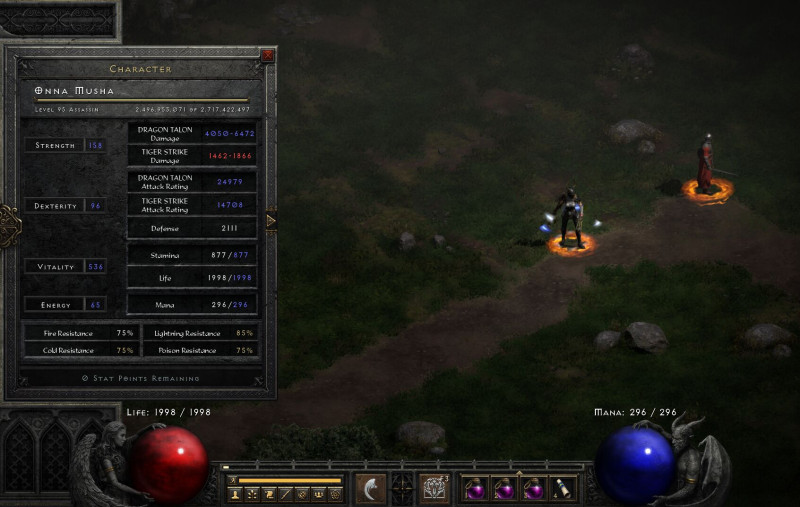This screenshot has width=800, height=507.
Task: Select the left-click claw attack skill
Action: (371, 487)
